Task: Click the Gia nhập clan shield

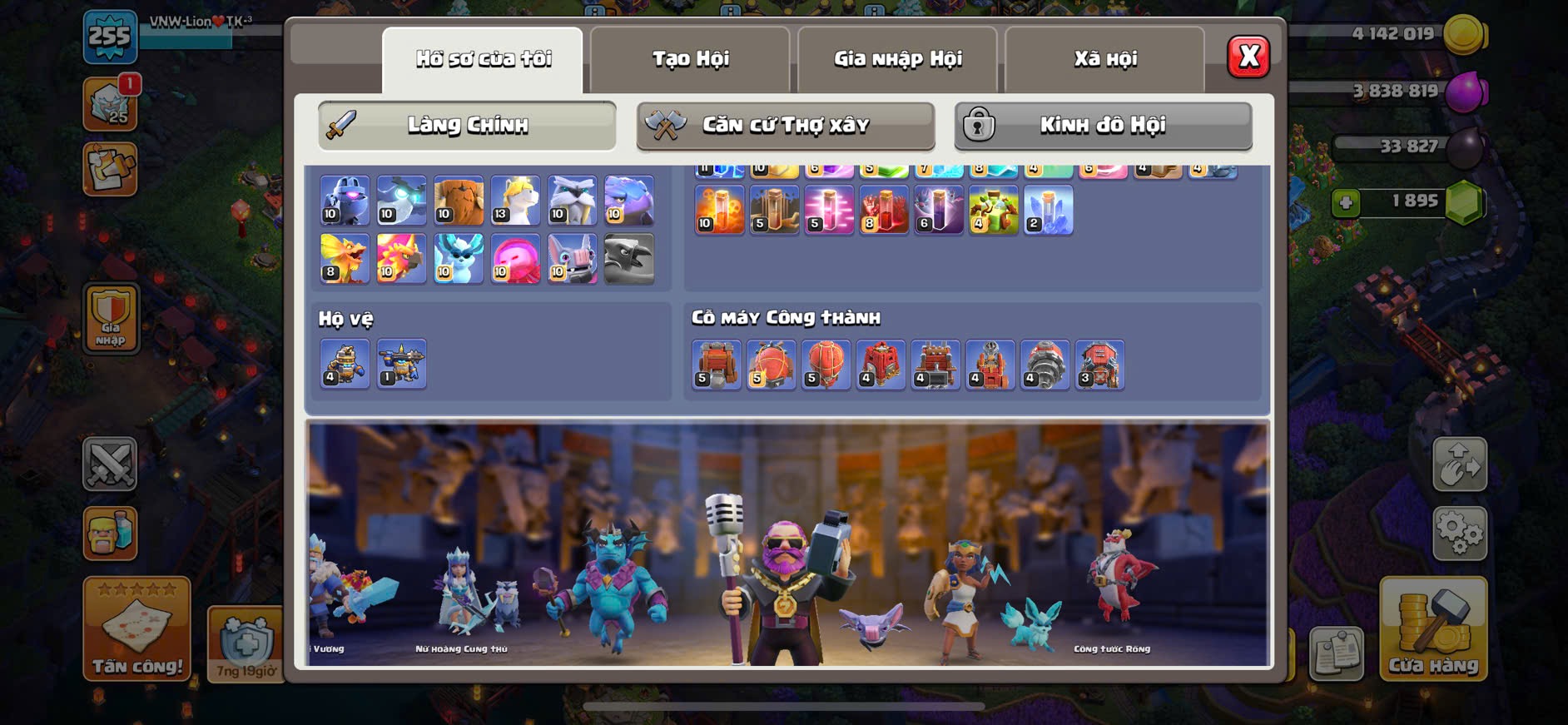Action: coord(111,318)
